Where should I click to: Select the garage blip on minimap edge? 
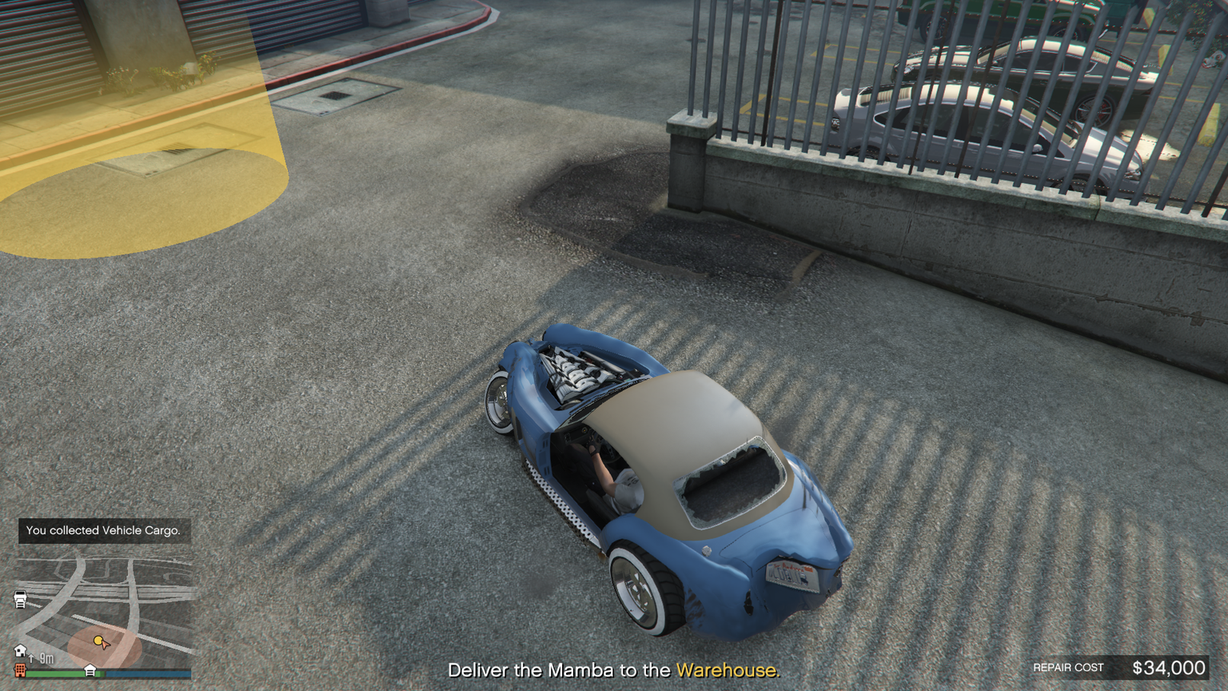pos(90,669)
